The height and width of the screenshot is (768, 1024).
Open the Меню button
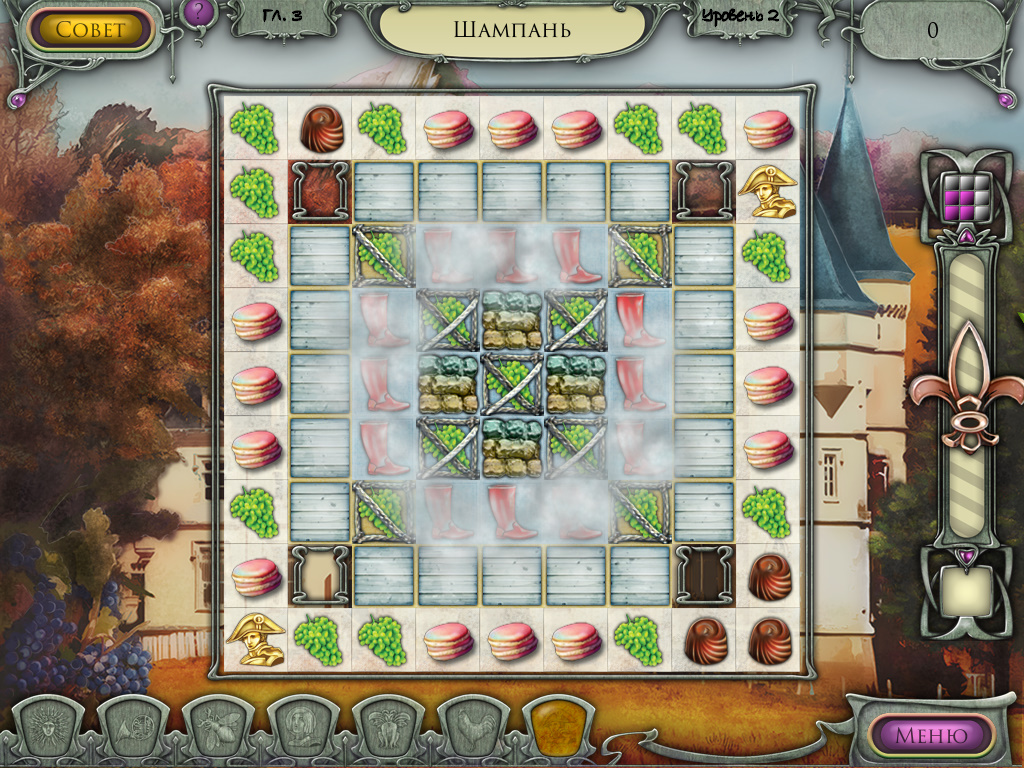[930, 736]
